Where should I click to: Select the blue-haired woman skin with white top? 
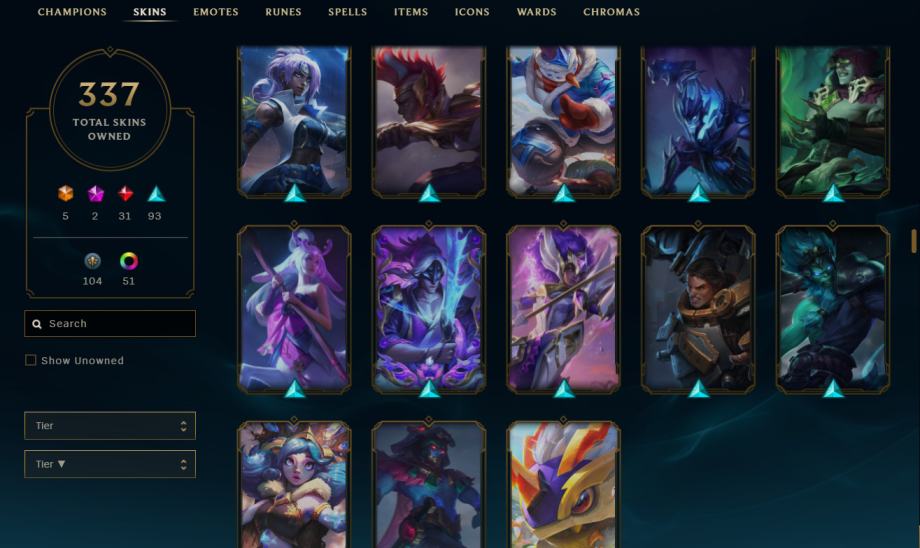tap(294, 118)
